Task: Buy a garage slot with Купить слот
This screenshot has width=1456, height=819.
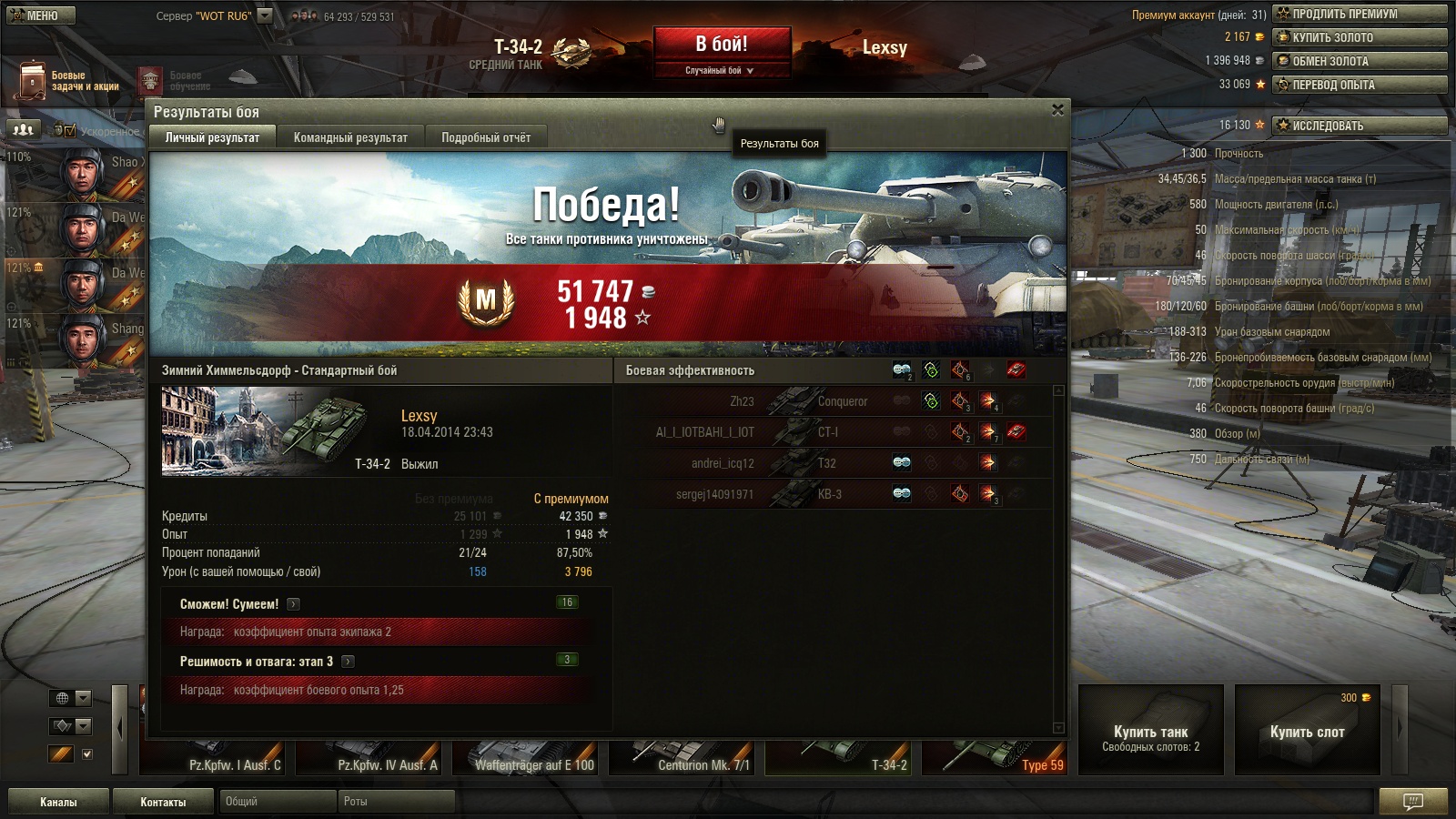Action: (1307, 730)
